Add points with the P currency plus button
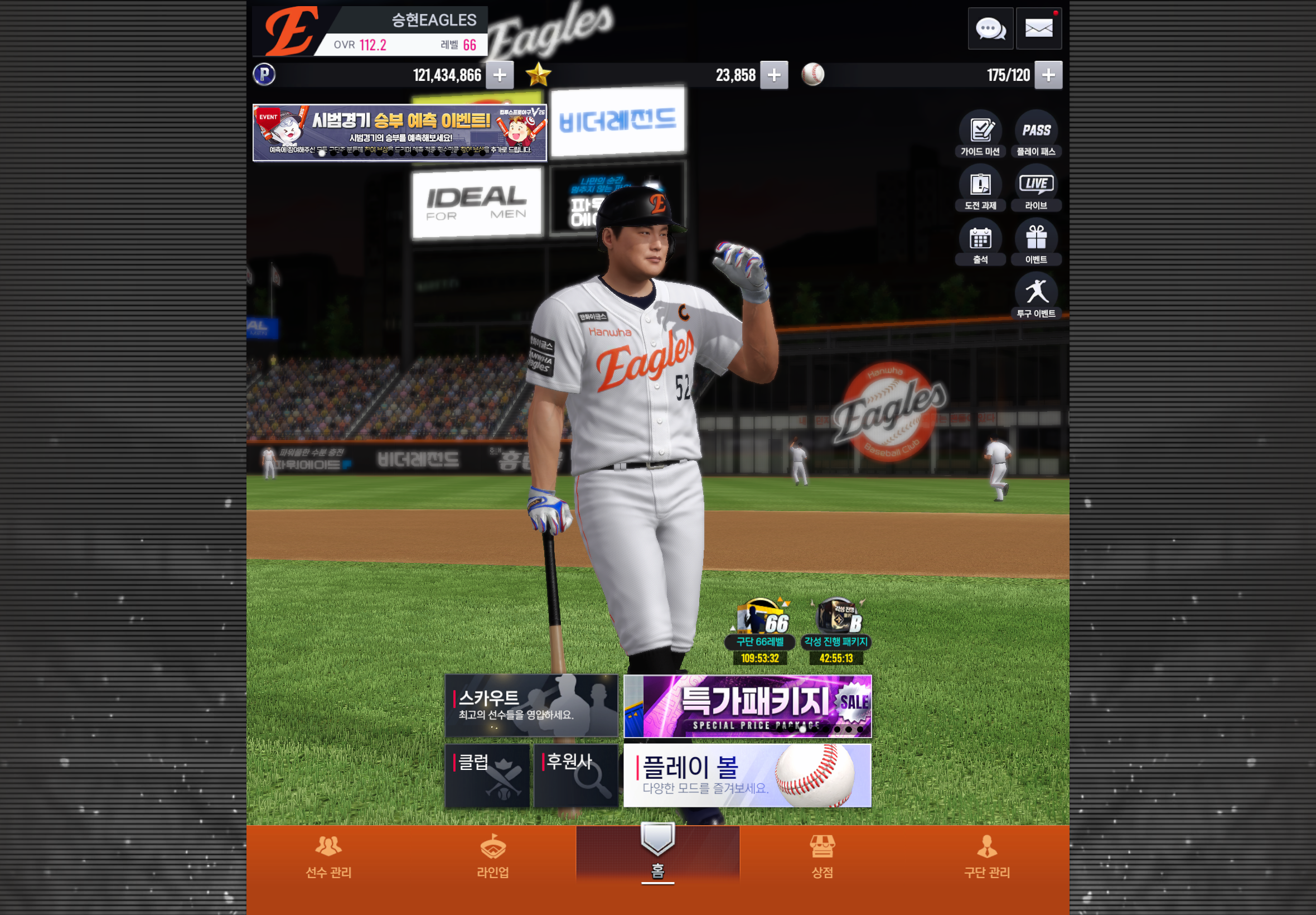The width and height of the screenshot is (1316, 915). (500, 75)
